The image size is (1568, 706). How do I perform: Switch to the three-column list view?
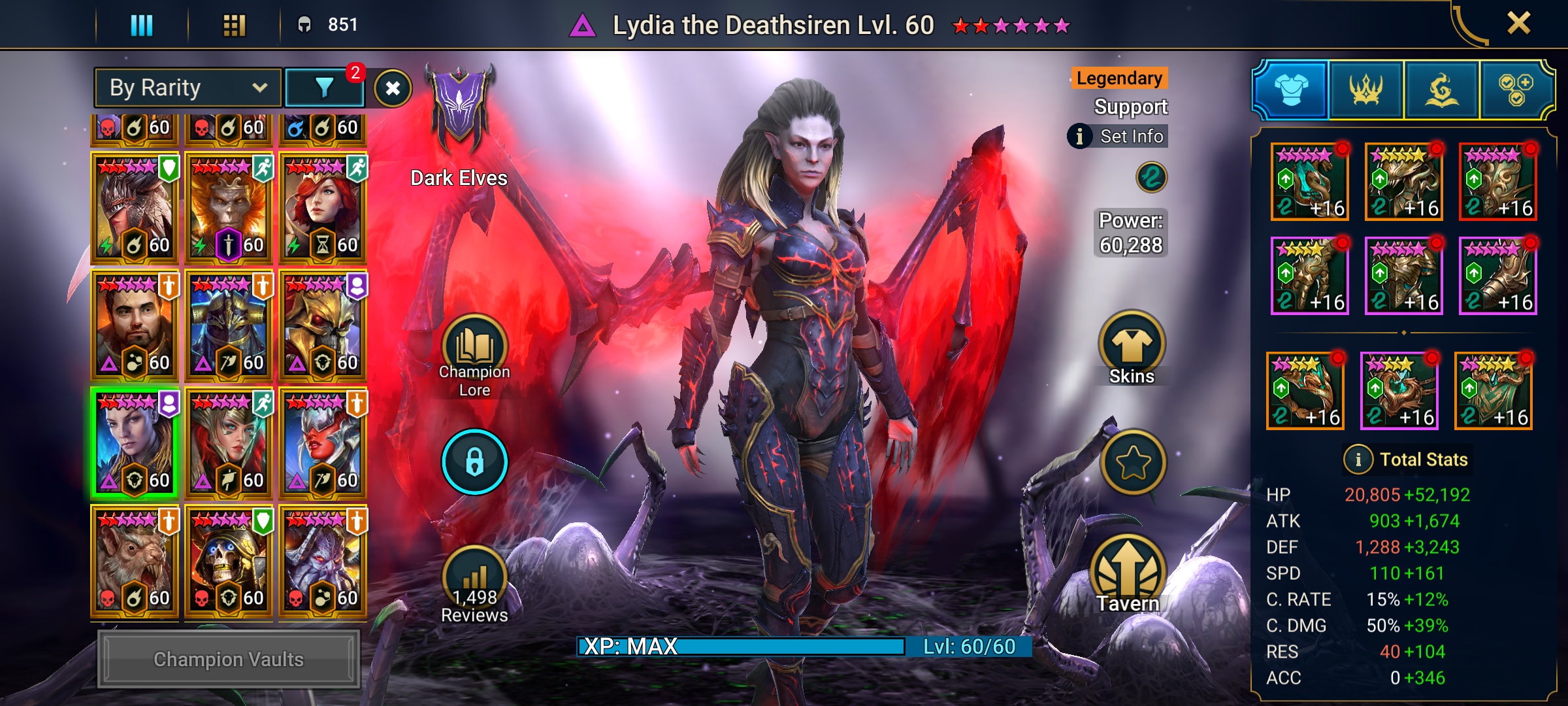tap(142, 25)
